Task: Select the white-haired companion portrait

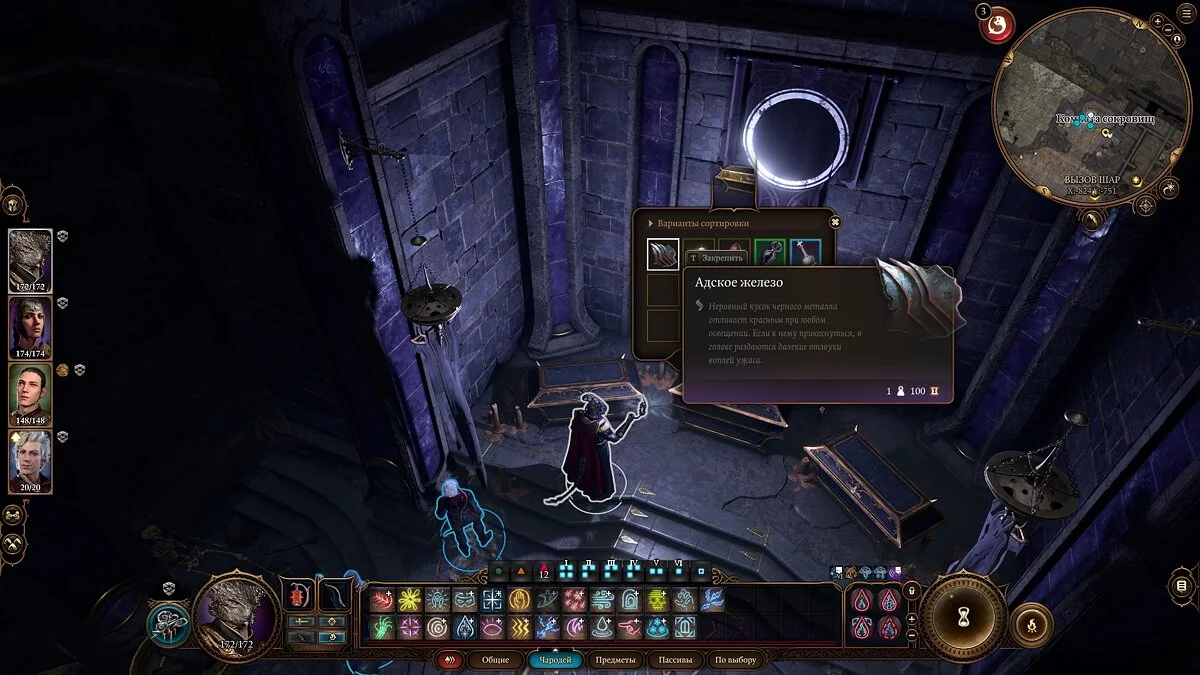Action: (30, 462)
